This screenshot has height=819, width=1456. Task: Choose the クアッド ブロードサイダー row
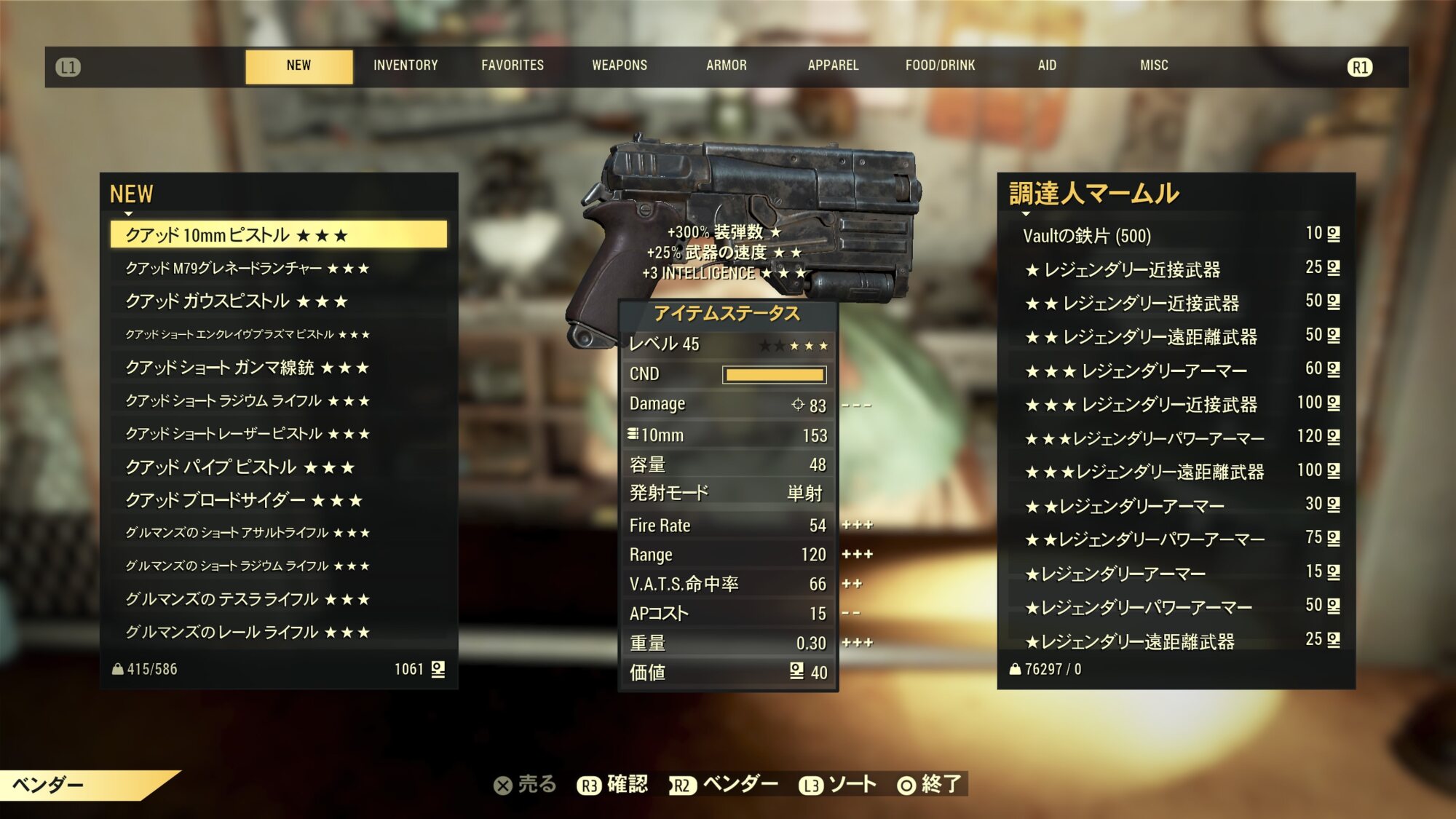pyautogui.click(x=244, y=500)
